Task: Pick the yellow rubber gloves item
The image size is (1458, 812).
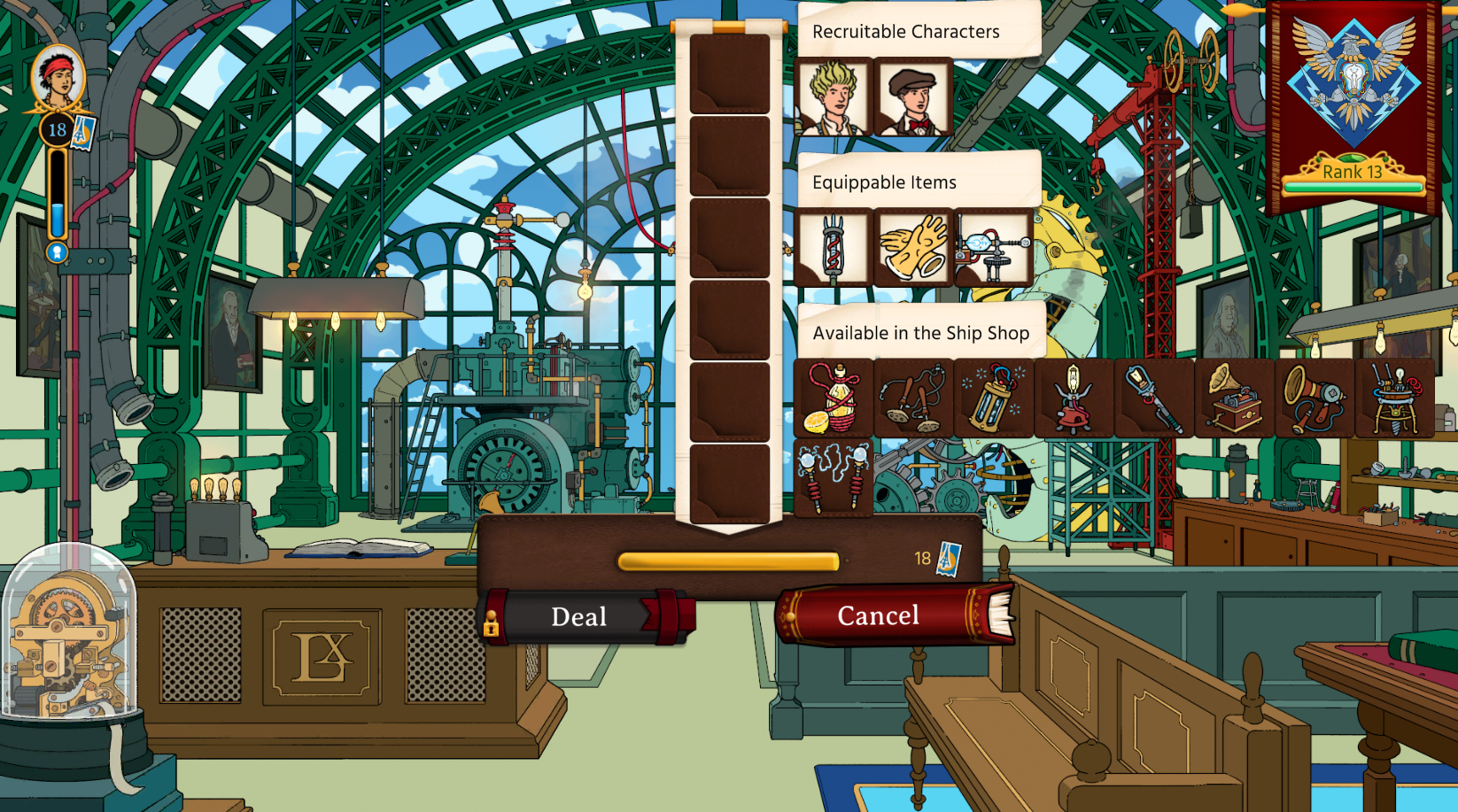Action: [x=913, y=248]
